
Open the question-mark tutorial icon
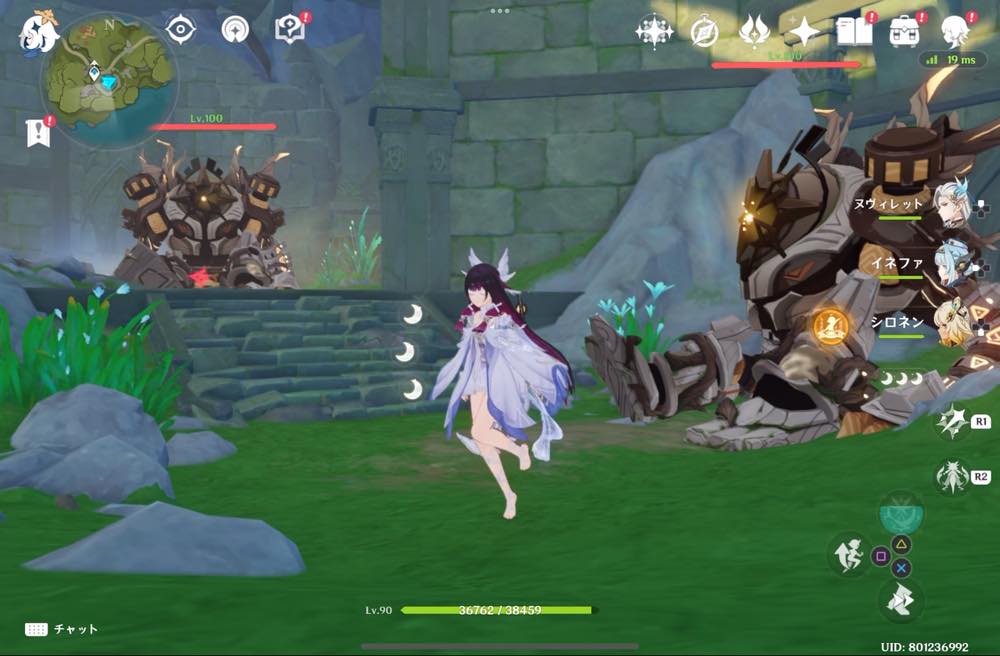pyautogui.click(x=289, y=30)
